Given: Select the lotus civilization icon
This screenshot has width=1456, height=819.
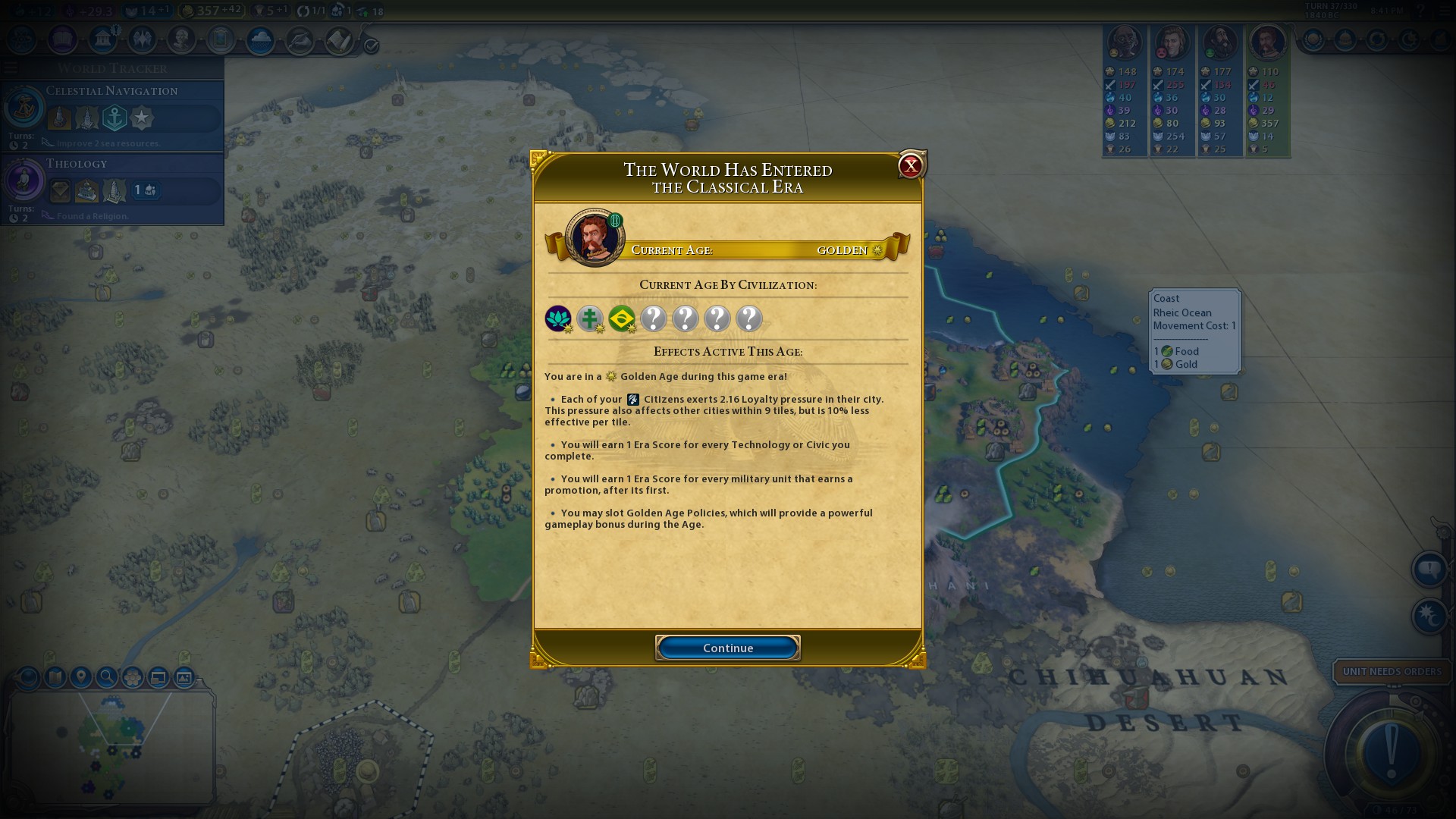Looking at the screenshot, I should click(558, 318).
